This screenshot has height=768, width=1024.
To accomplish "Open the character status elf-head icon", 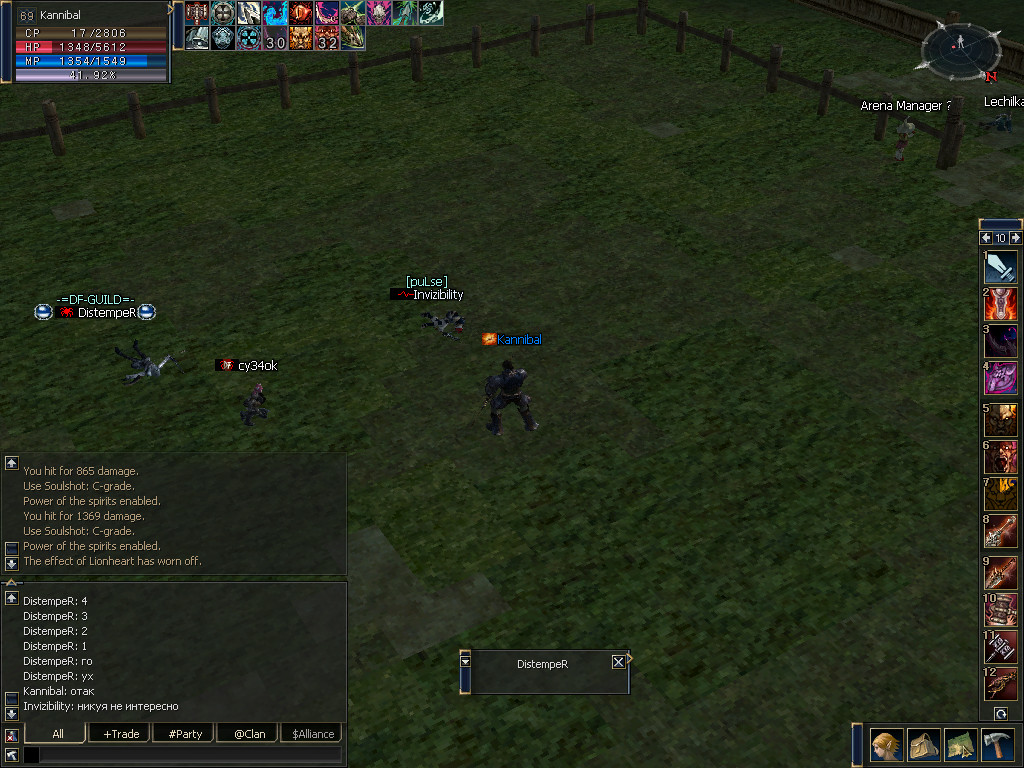I will (886, 745).
